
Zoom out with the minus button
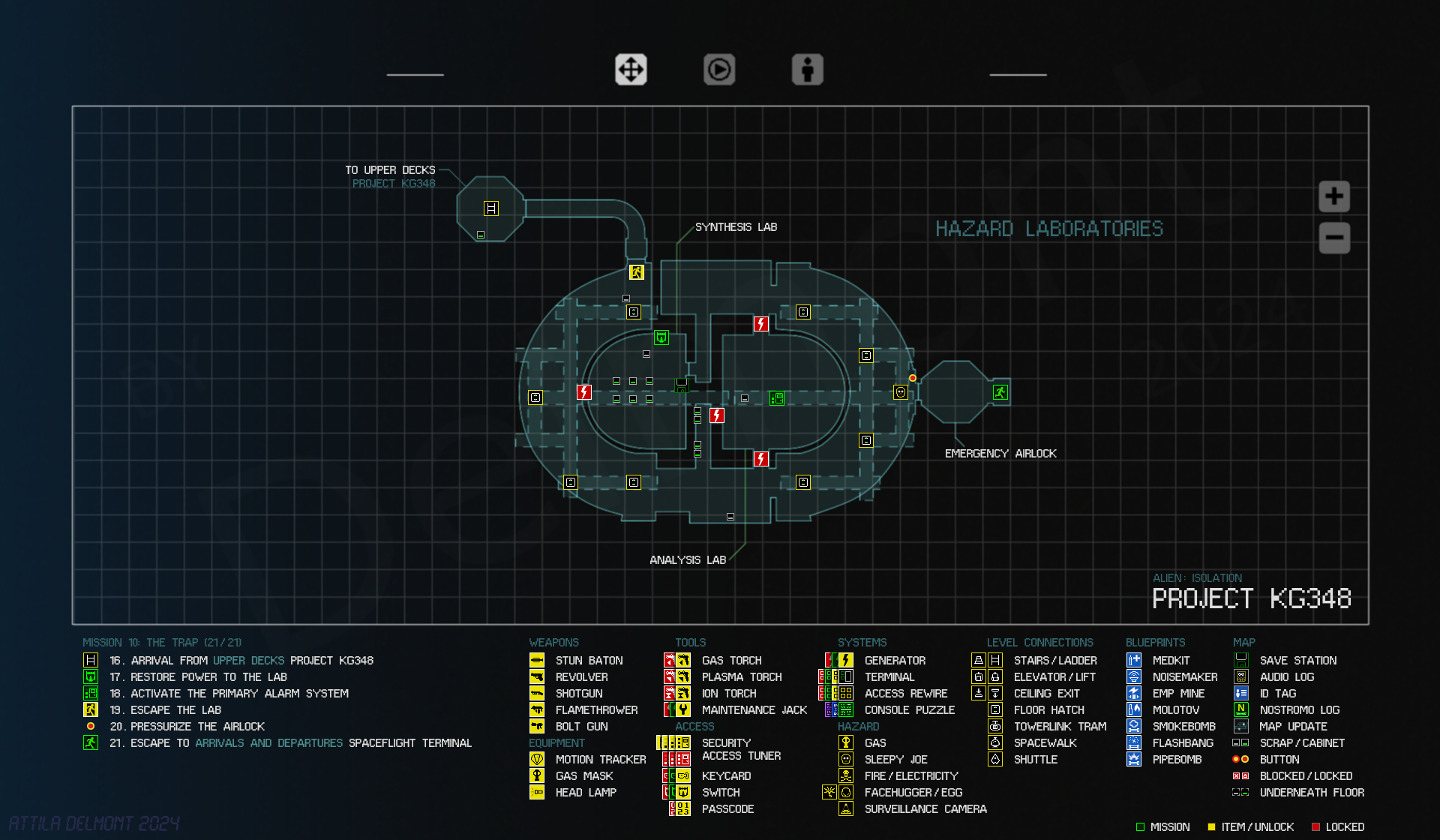[1334, 238]
